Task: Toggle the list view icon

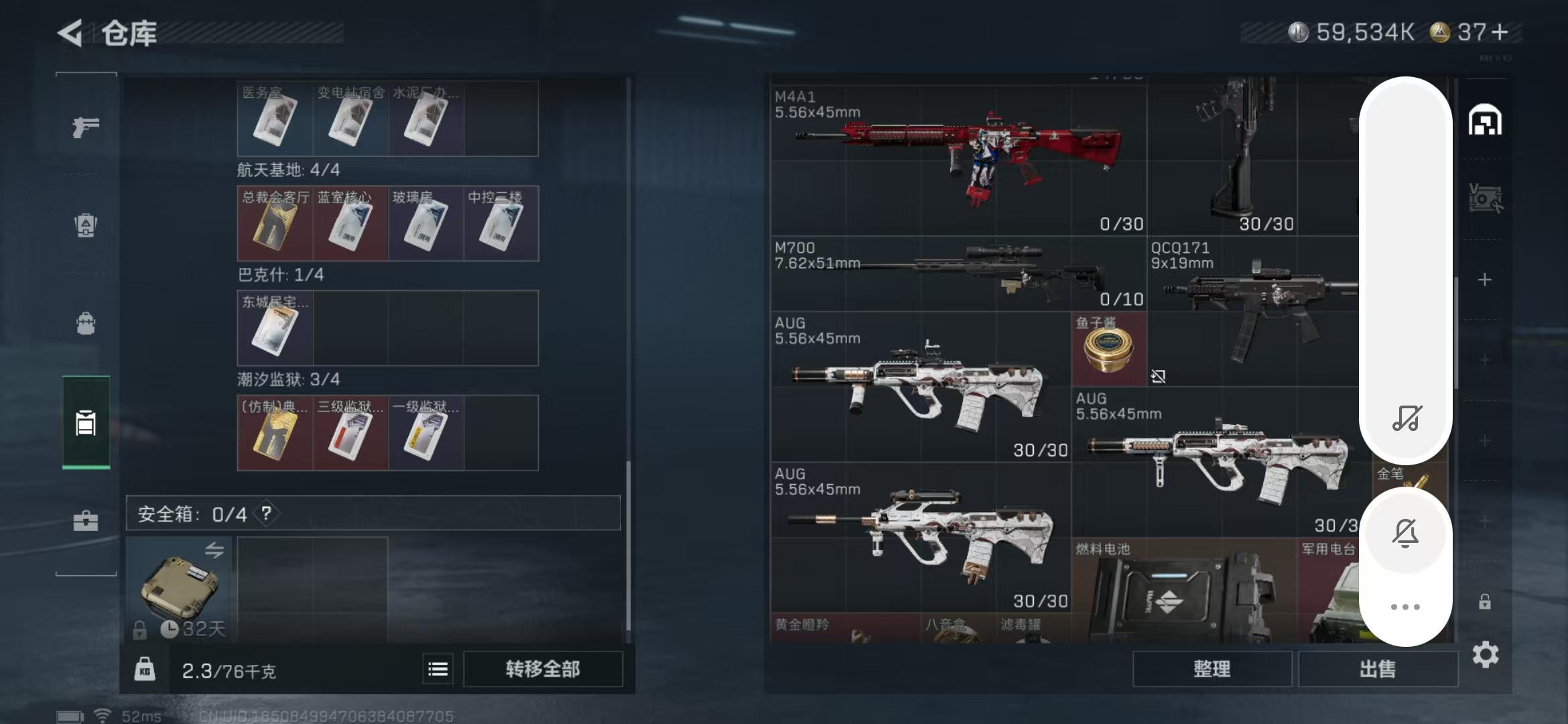Action: coord(438,668)
